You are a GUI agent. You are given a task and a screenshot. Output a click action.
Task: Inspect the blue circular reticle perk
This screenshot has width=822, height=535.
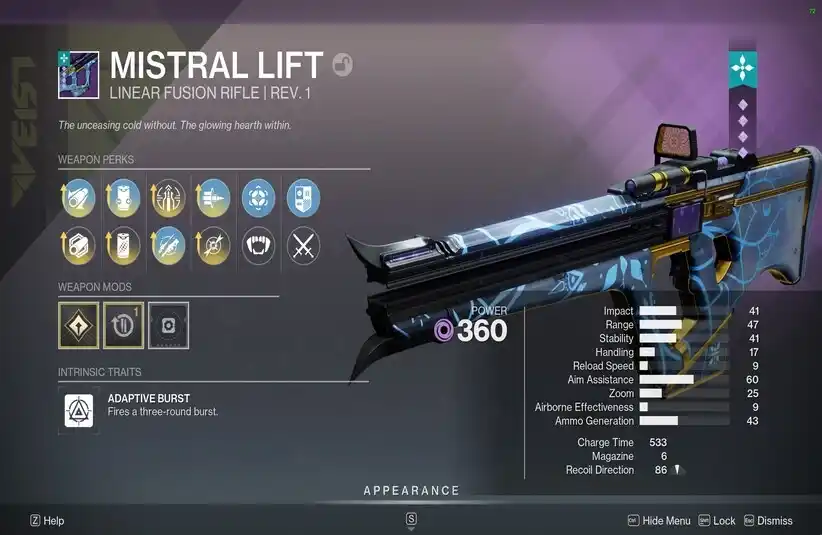point(258,198)
